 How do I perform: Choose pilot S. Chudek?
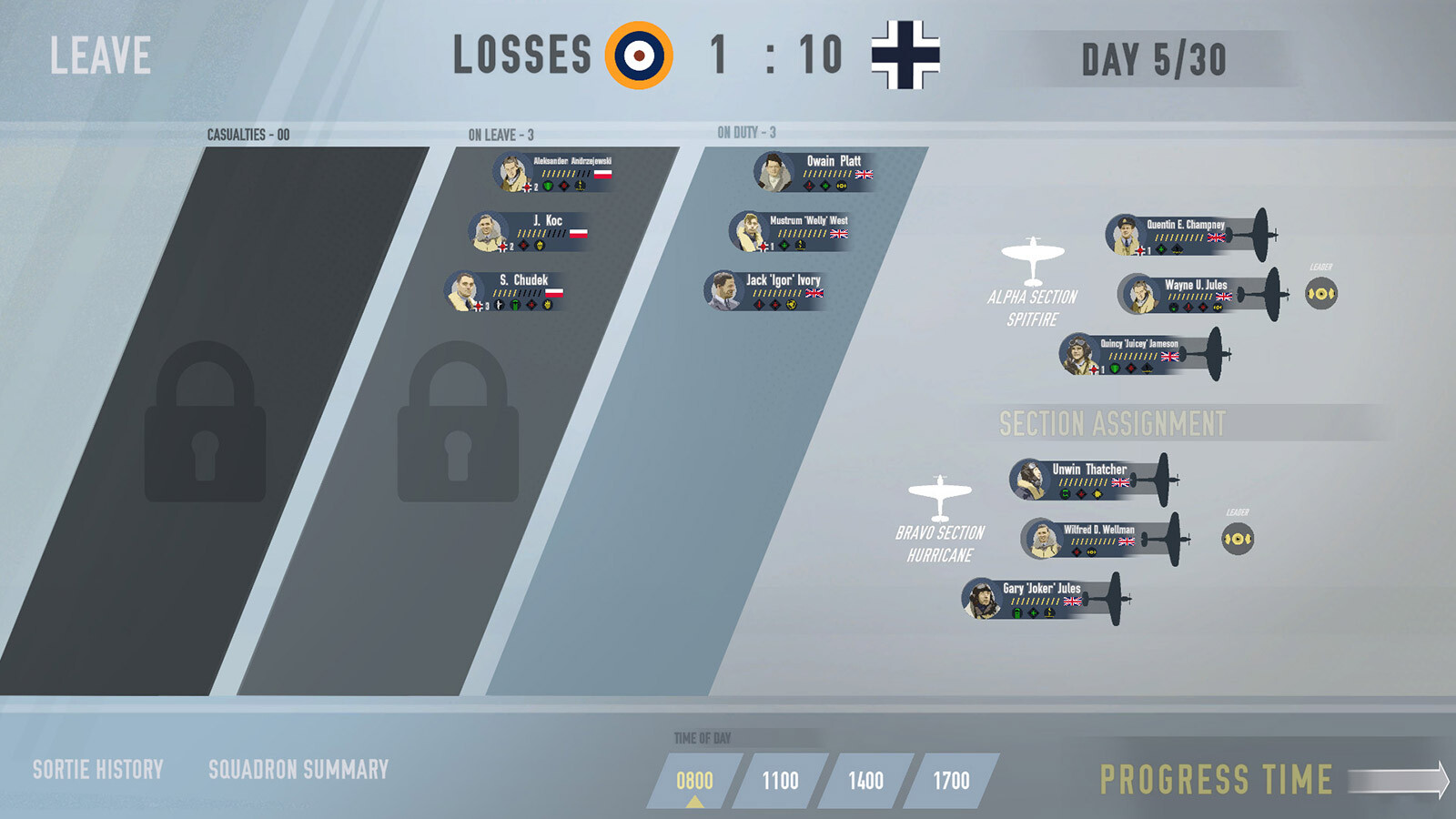tap(505, 292)
